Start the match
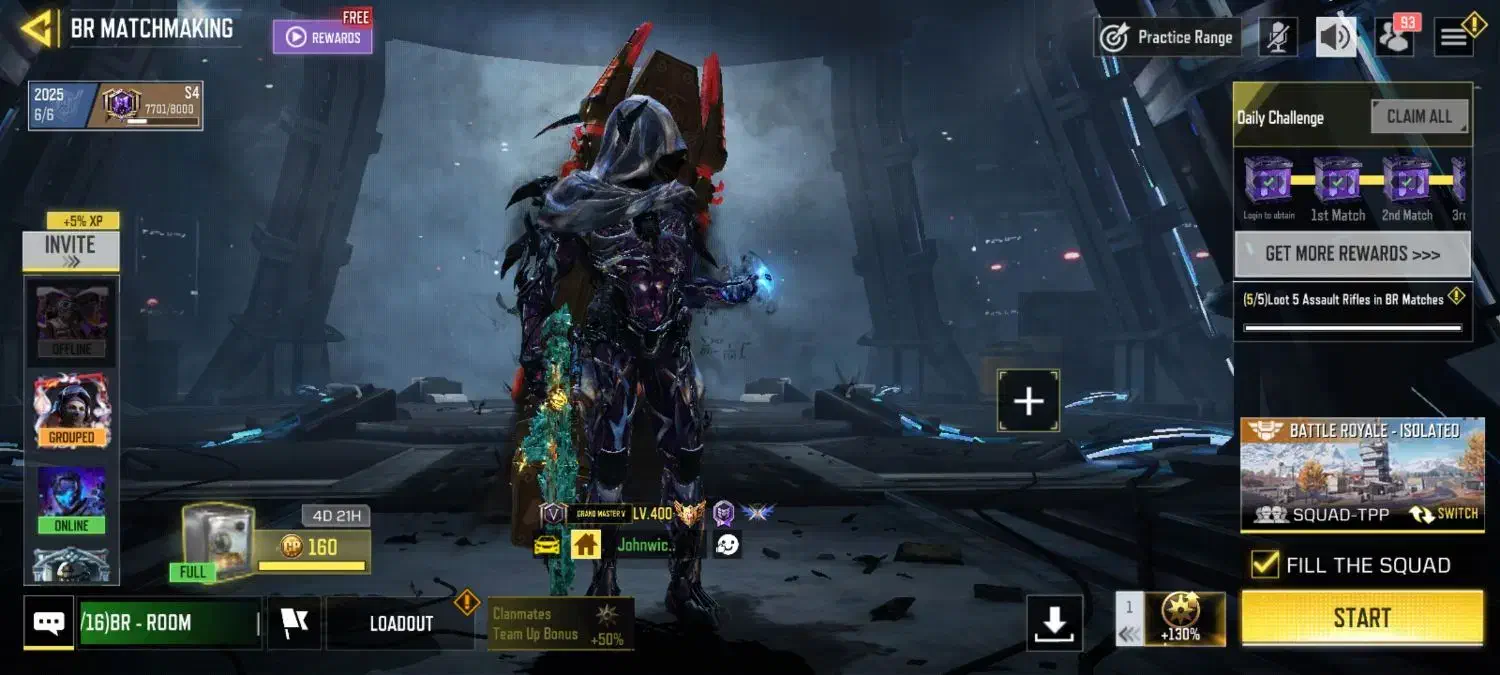Image resolution: width=1500 pixels, height=675 pixels. (x=1362, y=618)
